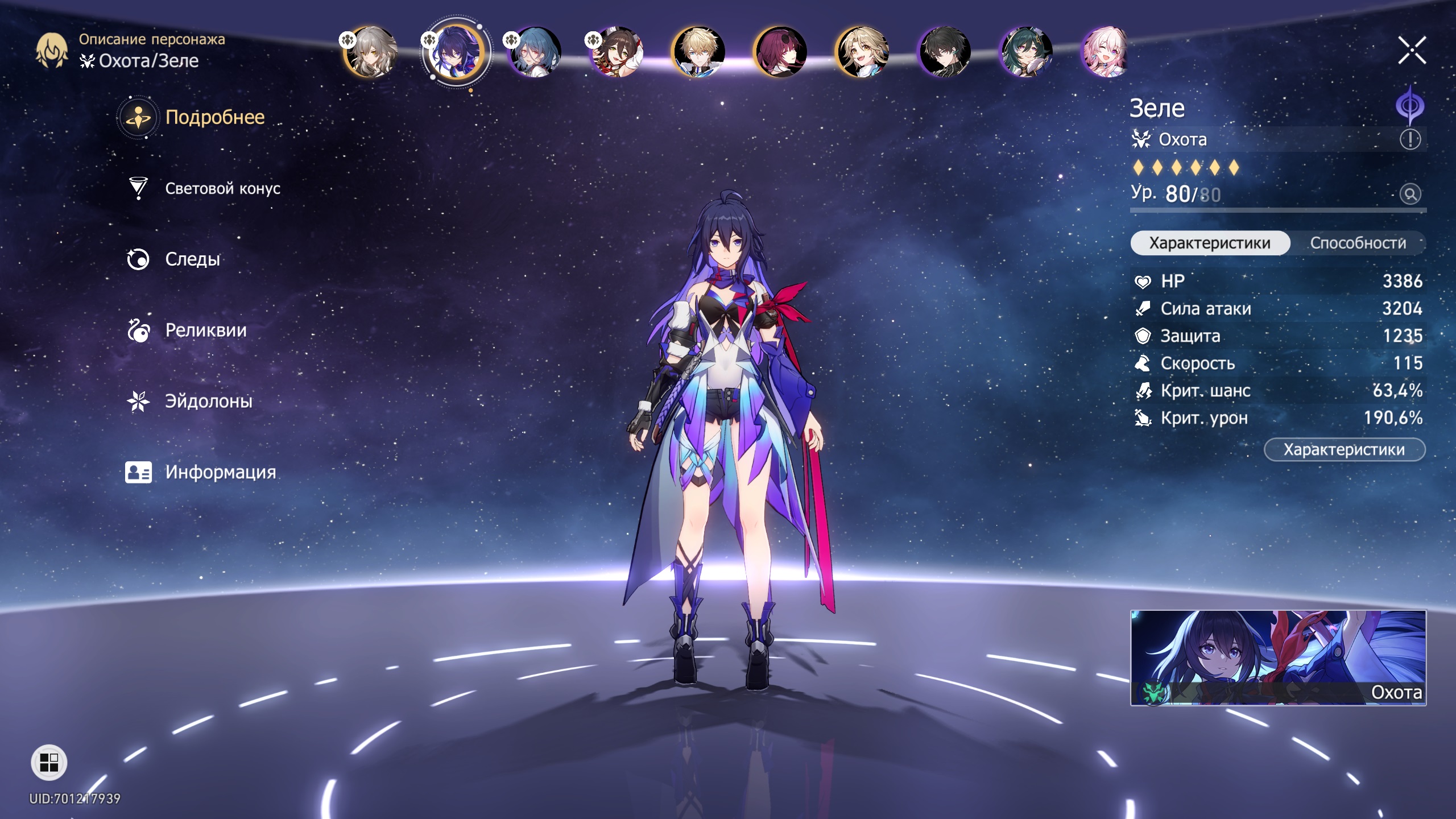Click the magnifier icon beside level 80/80
Image resolution: width=1456 pixels, height=819 pixels.
pos(1410,195)
